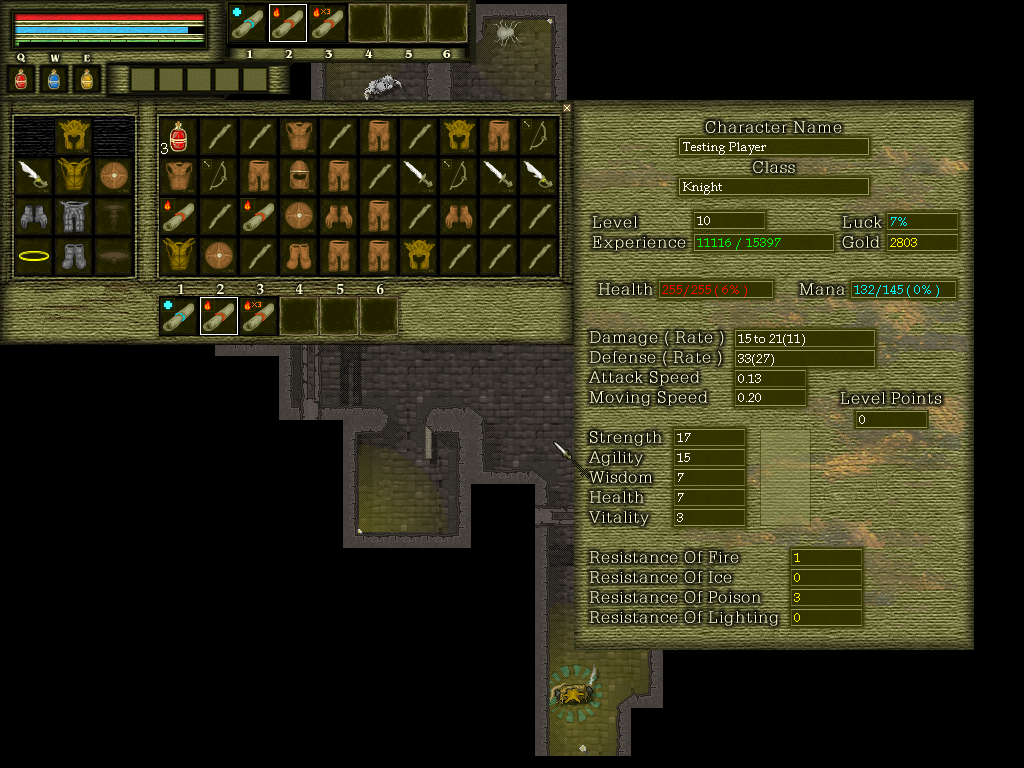Select the equipped round wooden shield
The width and height of the screenshot is (1024, 768).
tap(114, 175)
